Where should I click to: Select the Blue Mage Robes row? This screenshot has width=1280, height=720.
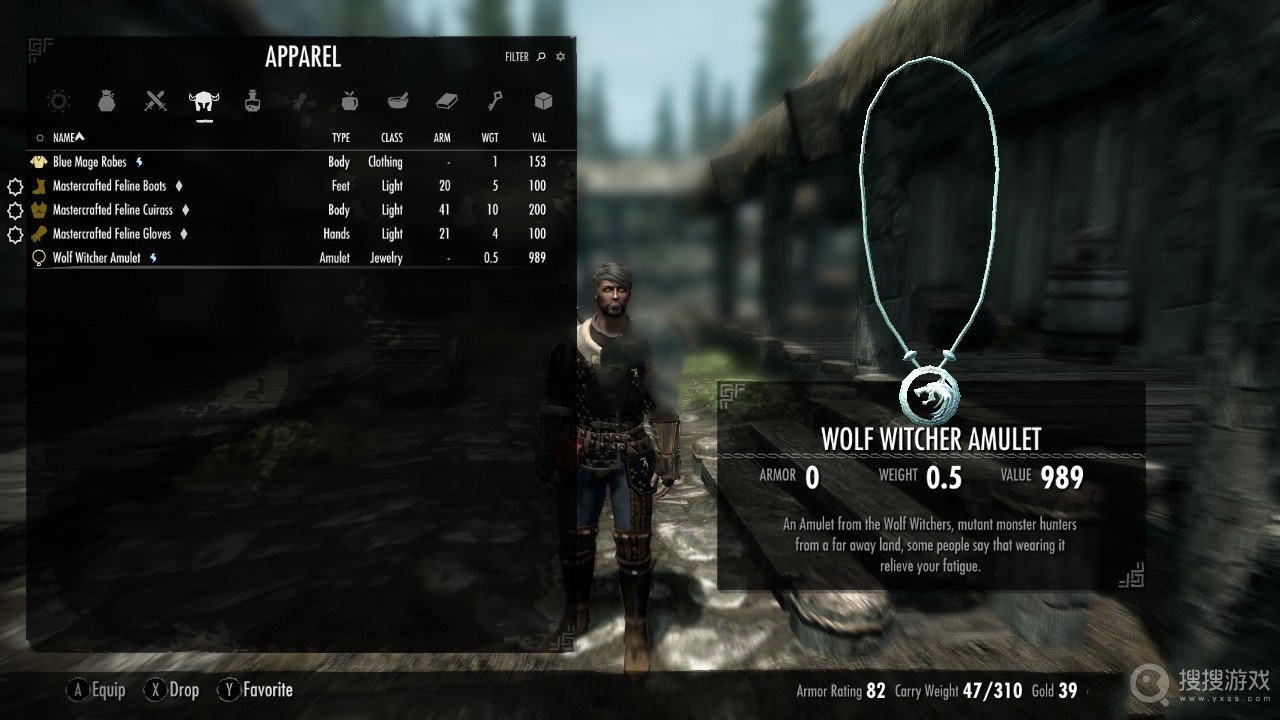(x=90, y=162)
